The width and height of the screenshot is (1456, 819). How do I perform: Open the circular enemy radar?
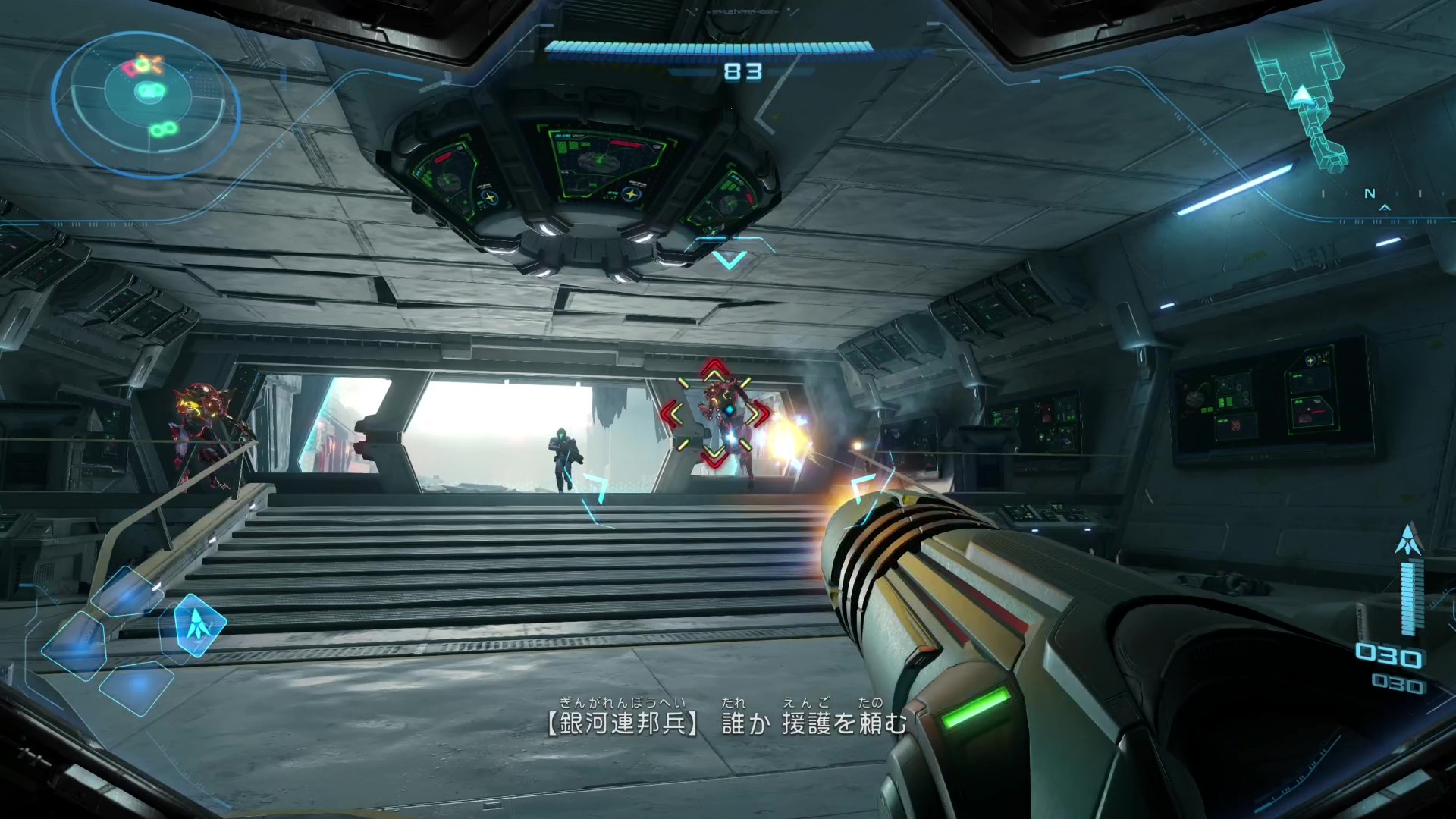point(146,104)
